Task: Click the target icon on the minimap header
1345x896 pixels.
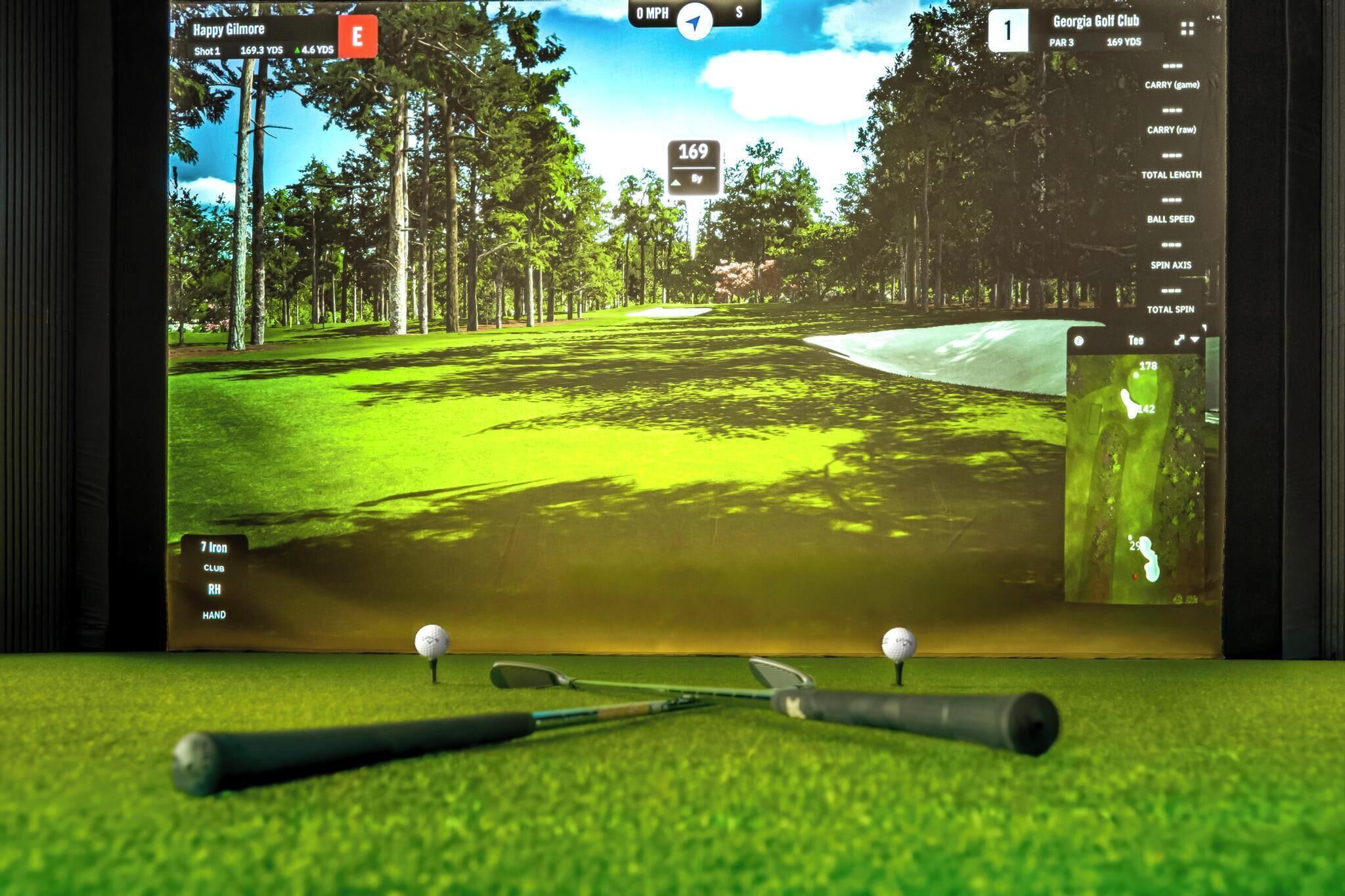Action: (x=1078, y=341)
